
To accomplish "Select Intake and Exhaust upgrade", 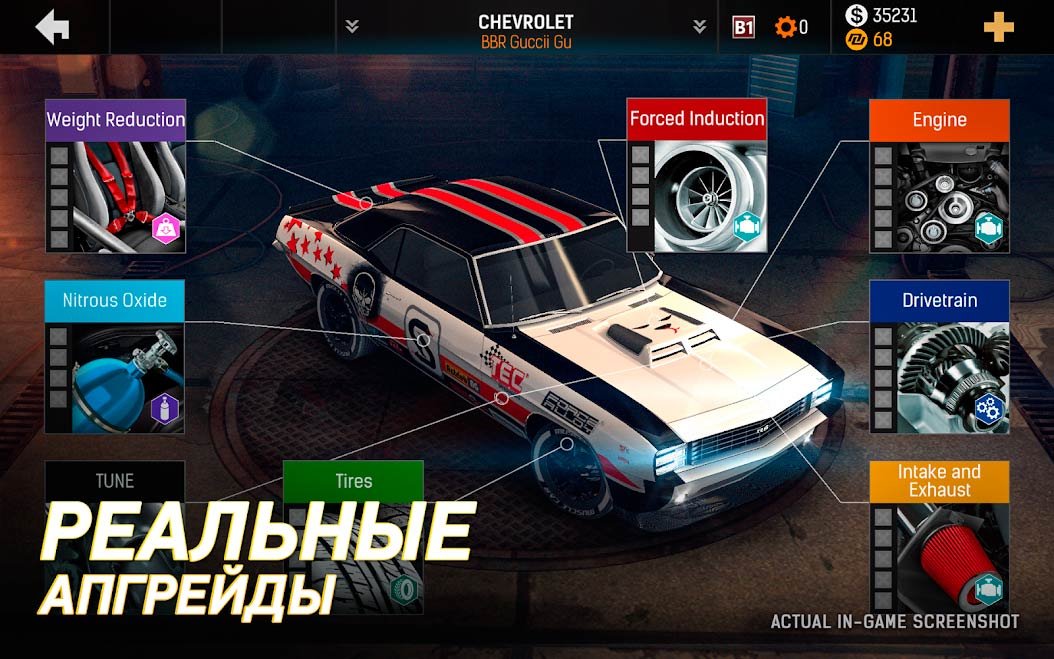I will pyautogui.click(x=939, y=538).
